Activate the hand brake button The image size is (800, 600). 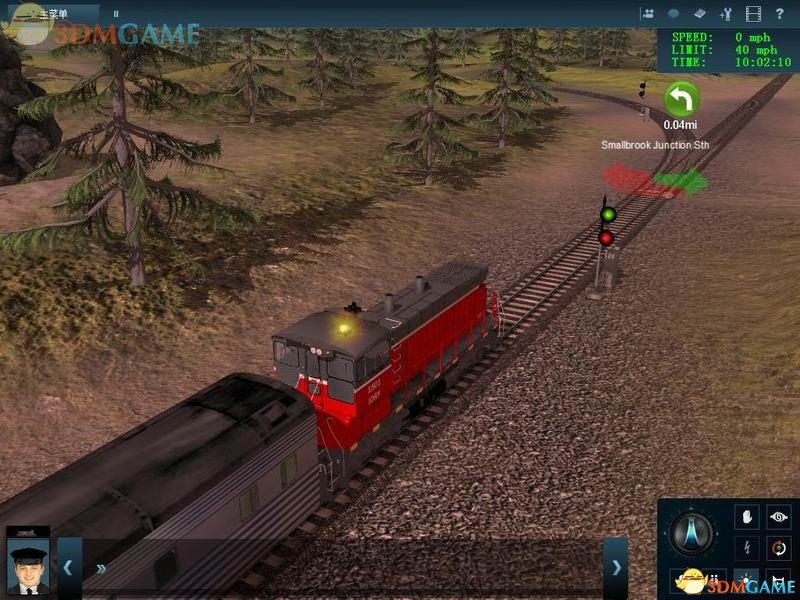(747, 517)
